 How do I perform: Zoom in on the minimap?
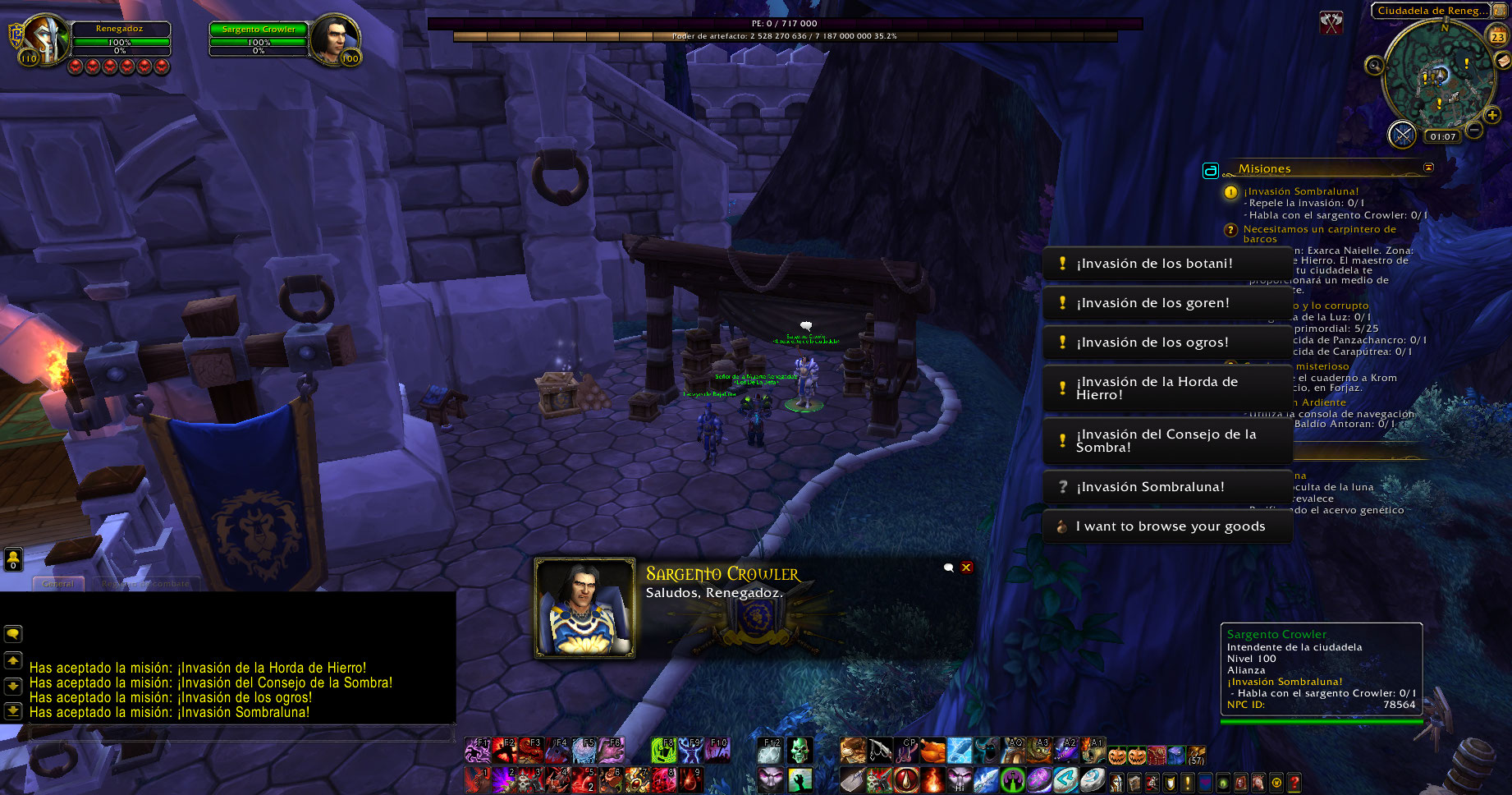(x=1492, y=116)
